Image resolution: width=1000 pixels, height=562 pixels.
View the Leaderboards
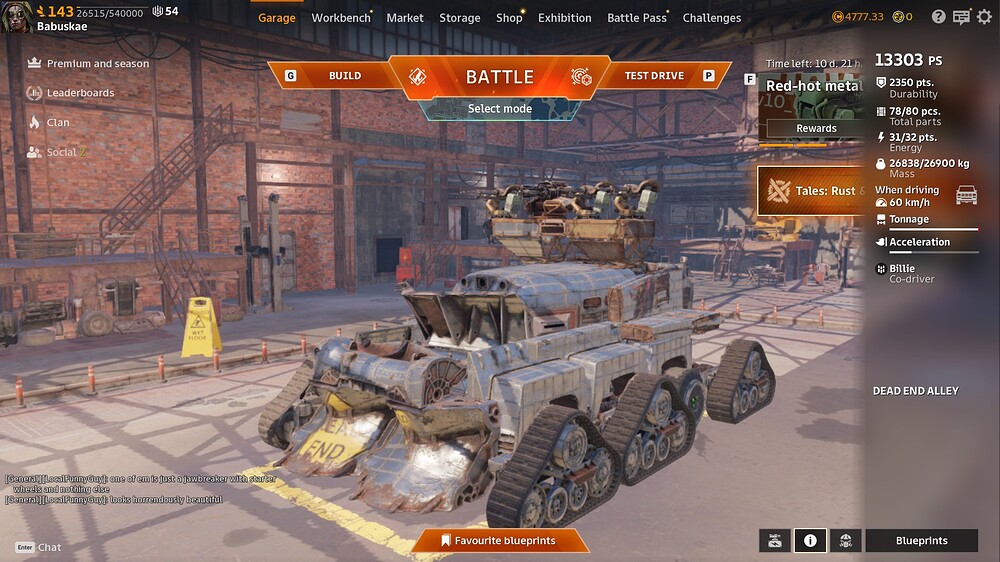[x=80, y=93]
